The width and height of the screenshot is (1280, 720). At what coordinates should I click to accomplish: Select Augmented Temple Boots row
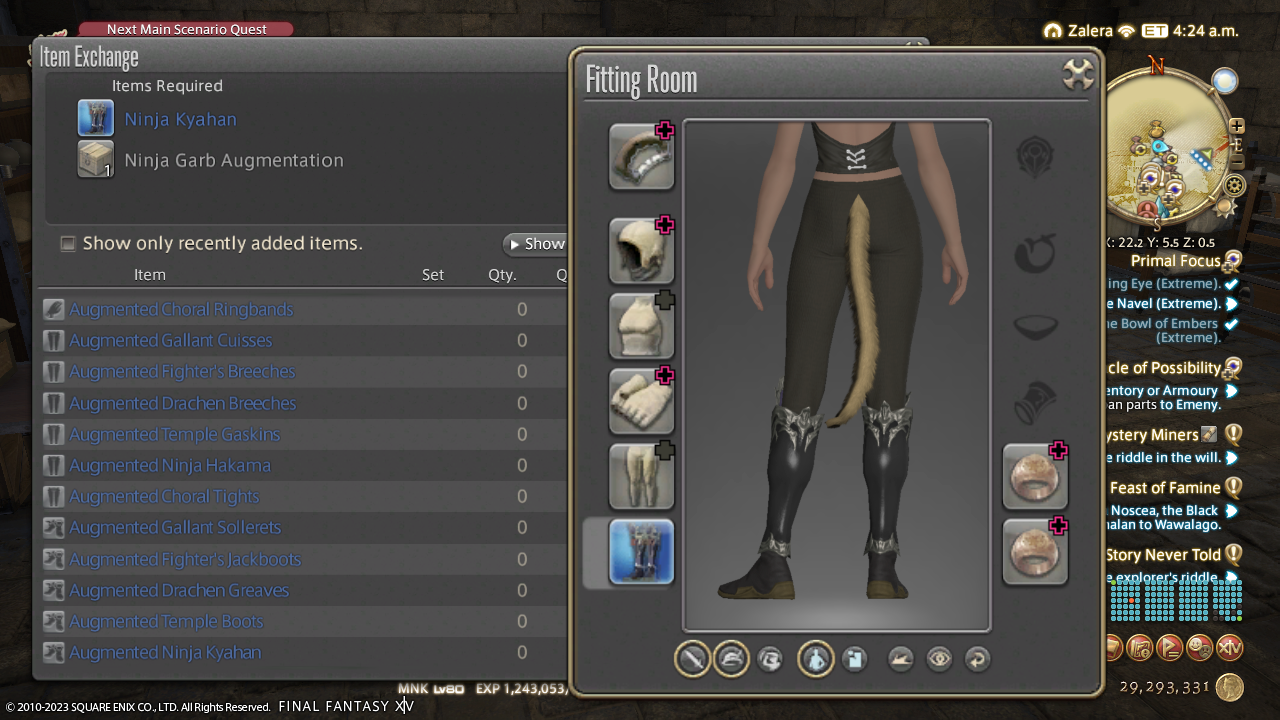(166, 621)
